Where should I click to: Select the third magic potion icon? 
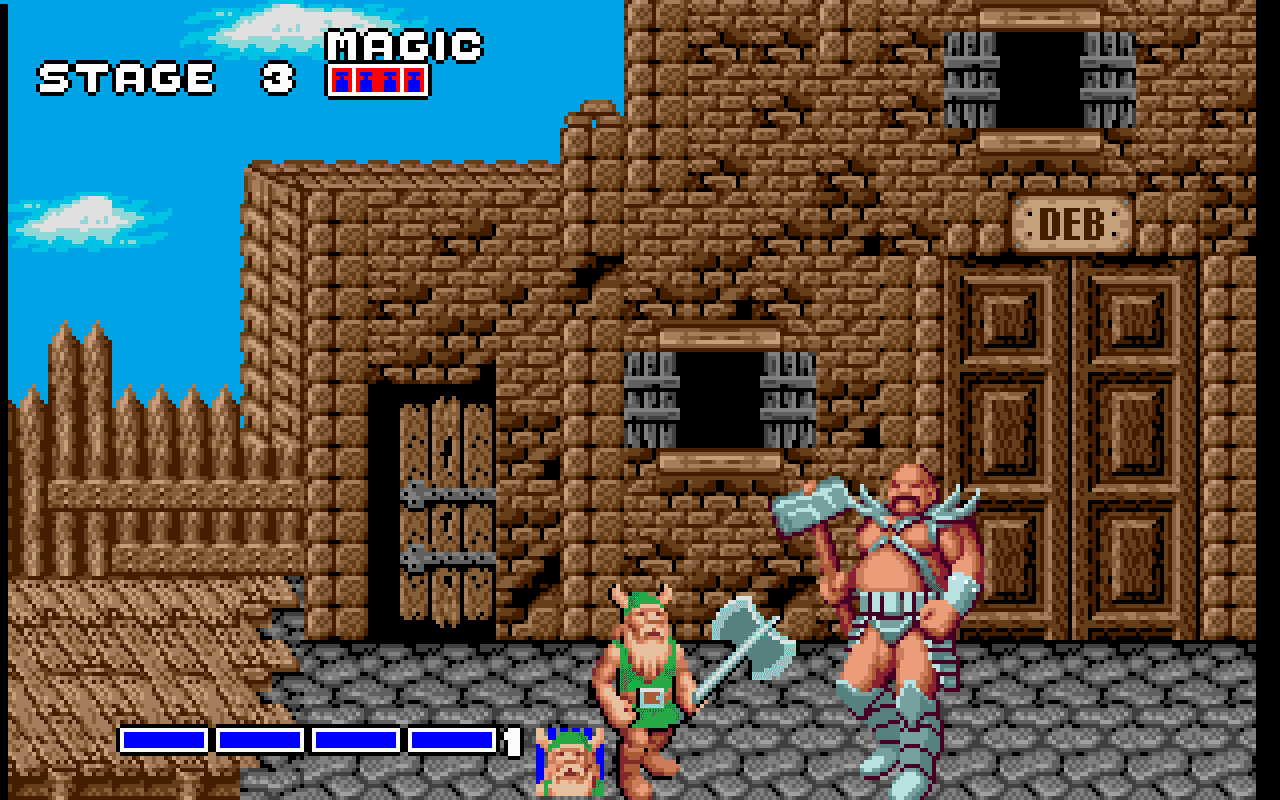point(390,79)
